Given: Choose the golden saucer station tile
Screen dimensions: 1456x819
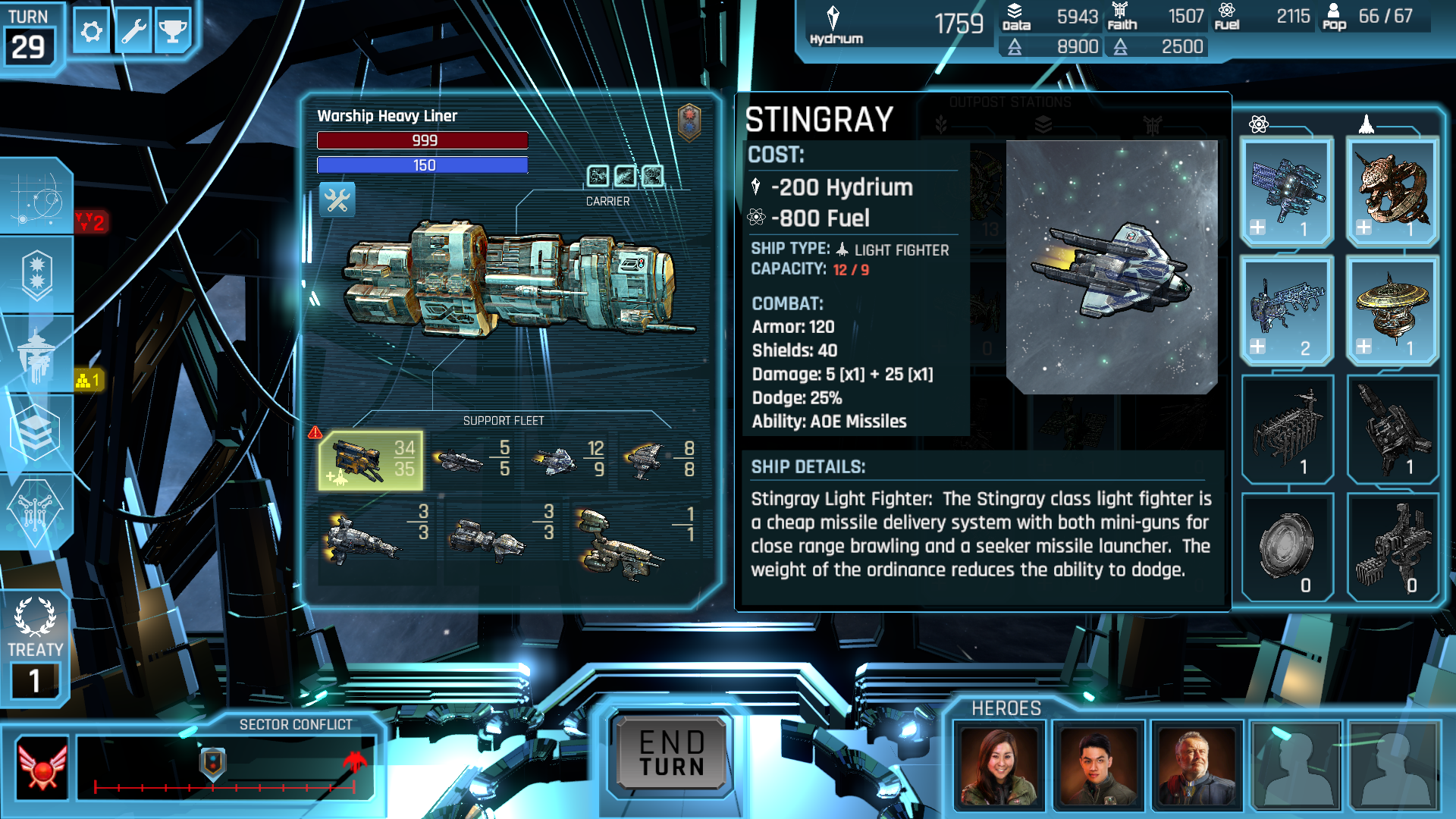Looking at the screenshot, I should (1392, 311).
